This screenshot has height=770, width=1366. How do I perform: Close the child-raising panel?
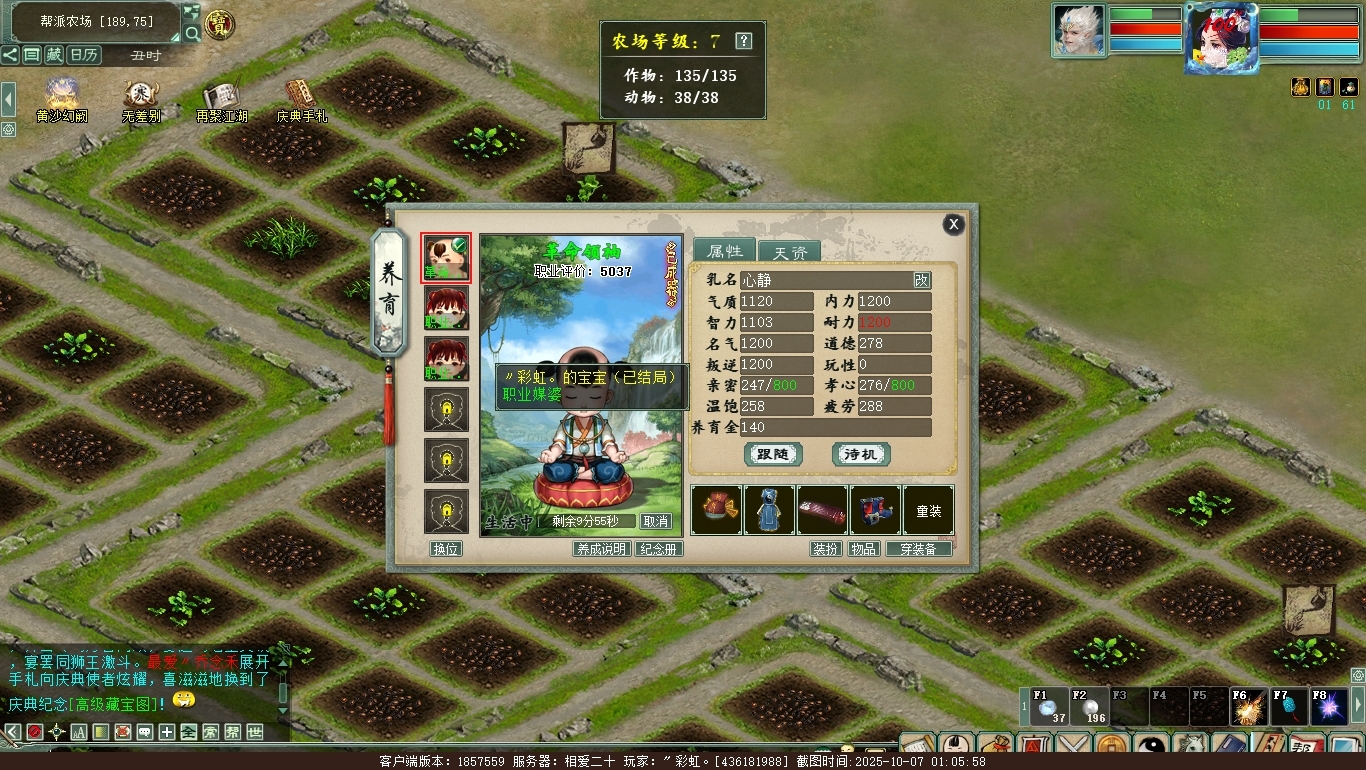pos(954,225)
